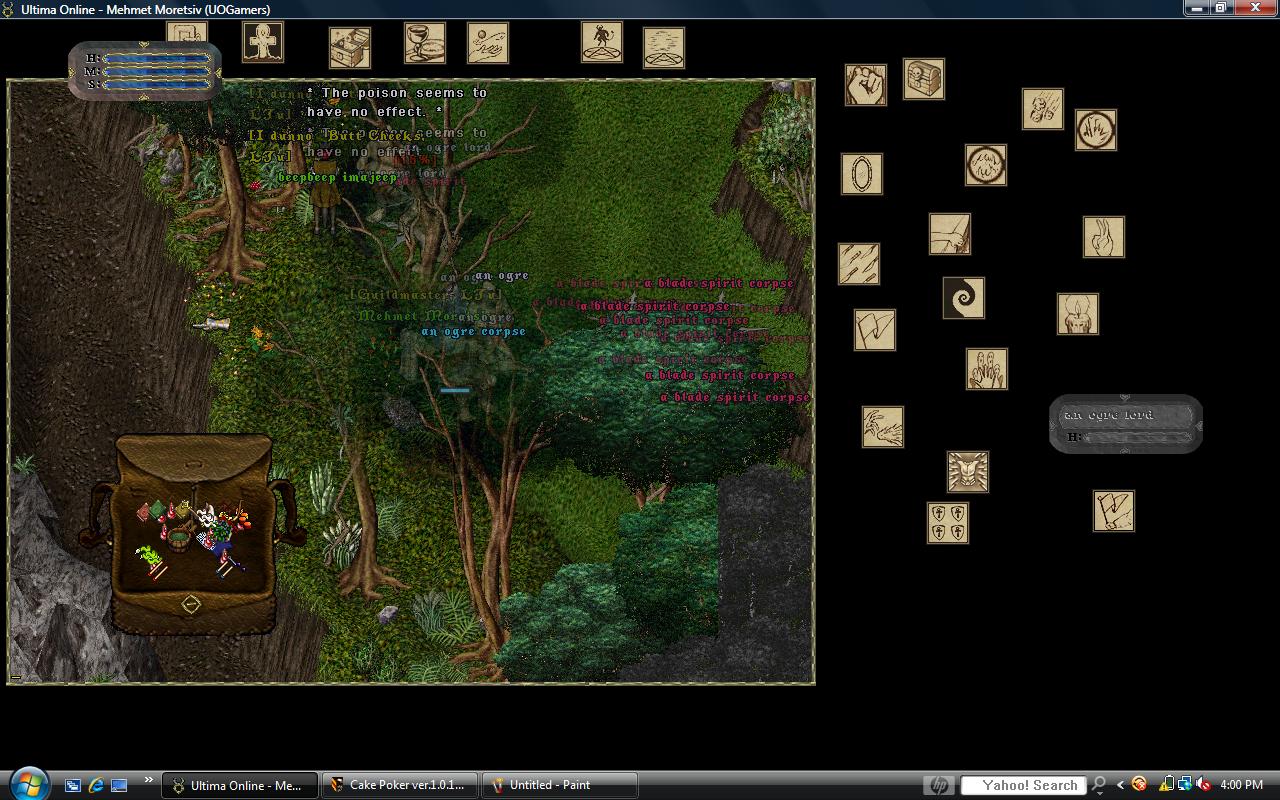Cast the four ankh shields spell
This screenshot has width=1280, height=800.
tap(948, 523)
